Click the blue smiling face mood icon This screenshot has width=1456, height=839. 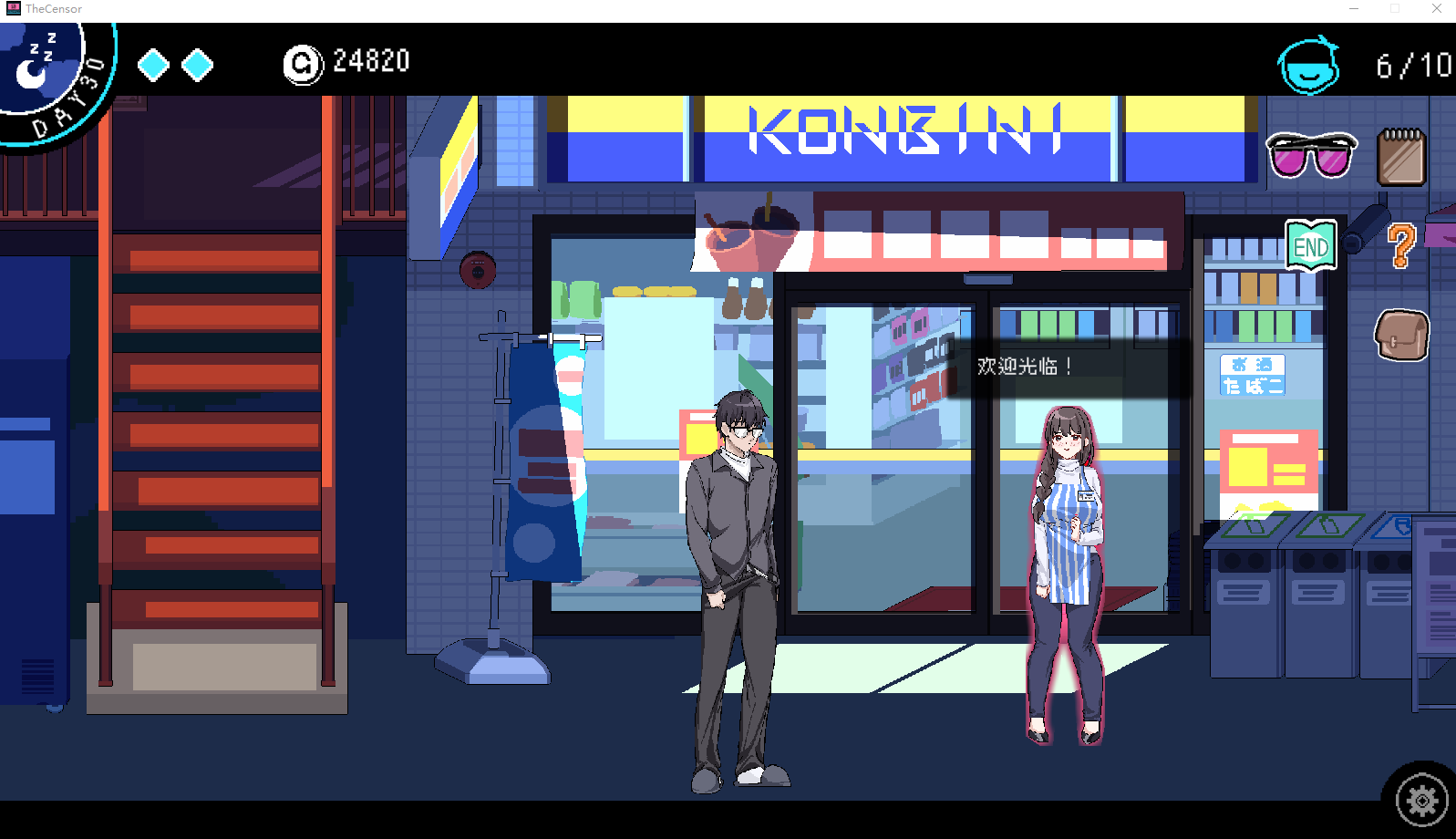tap(1308, 66)
